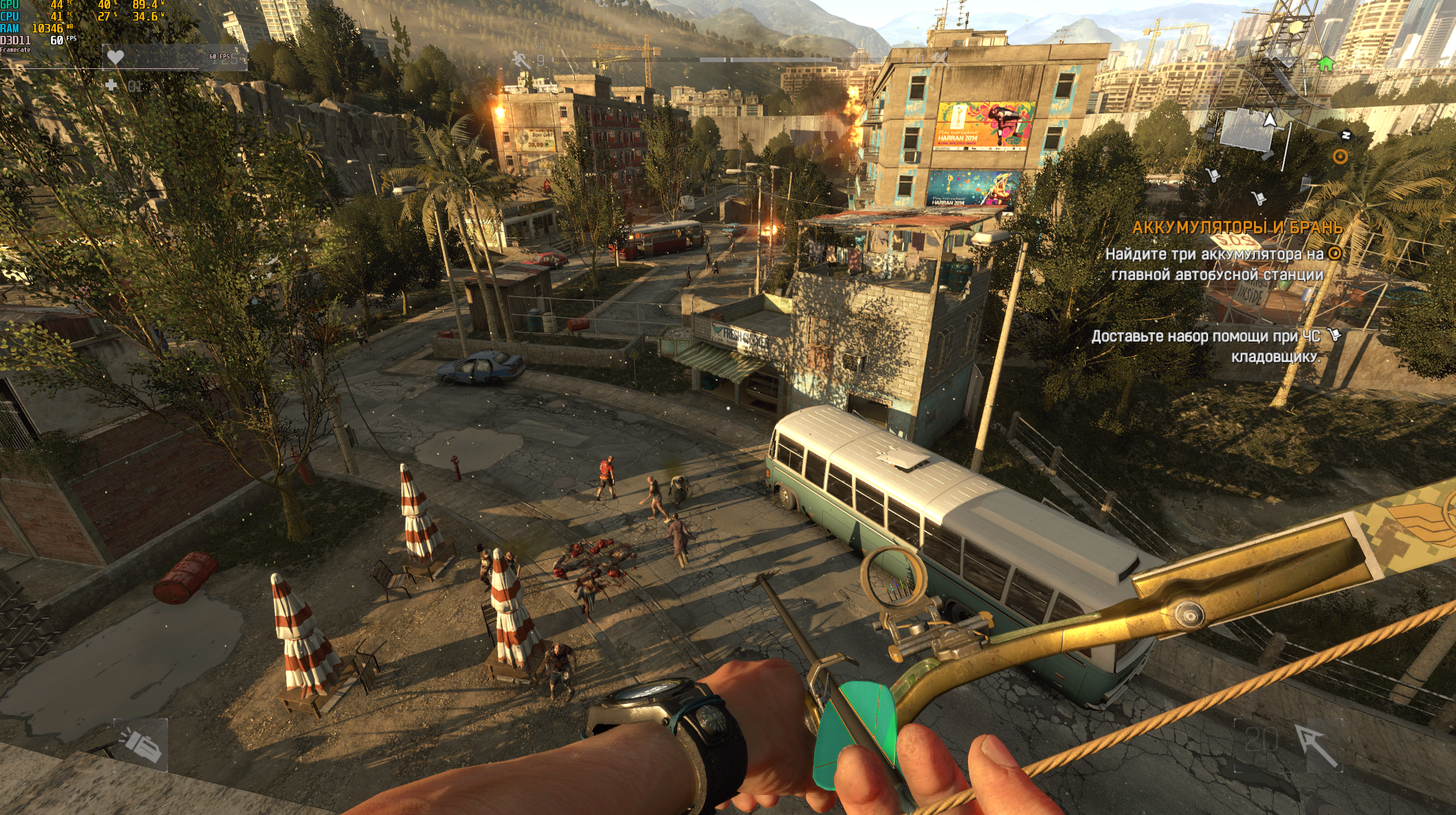Use the medkit icon

(112, 85)
